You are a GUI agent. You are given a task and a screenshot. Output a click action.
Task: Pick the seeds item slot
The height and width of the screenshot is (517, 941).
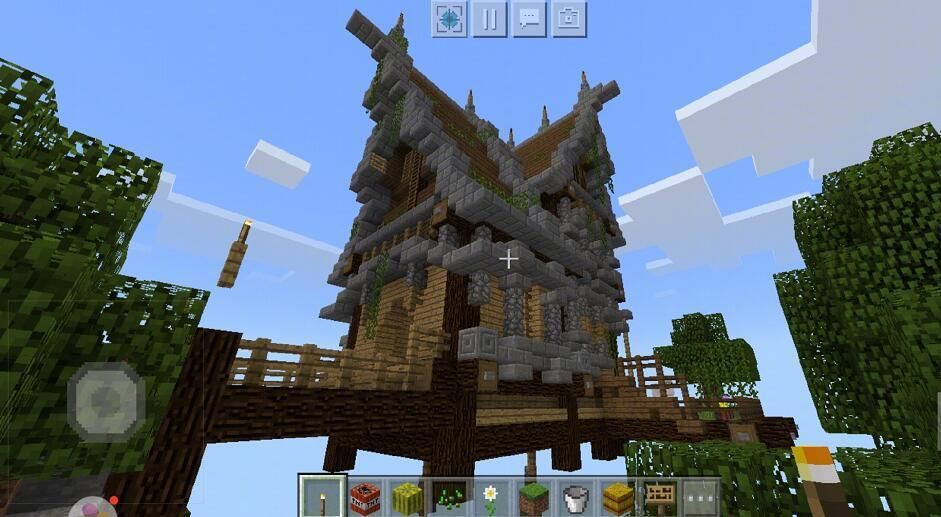click(448, 496)
